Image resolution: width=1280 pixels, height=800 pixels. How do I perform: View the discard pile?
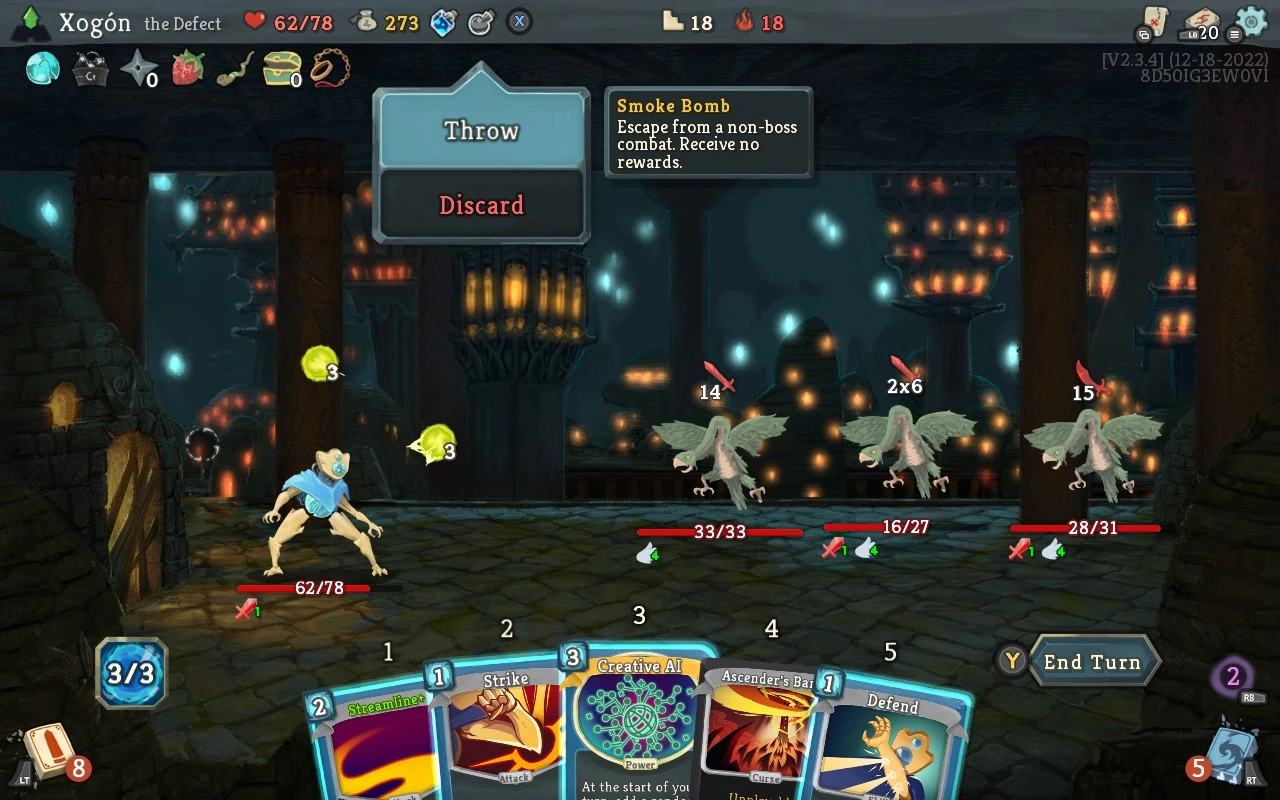pyautogui.click(x=1225, y=752)
